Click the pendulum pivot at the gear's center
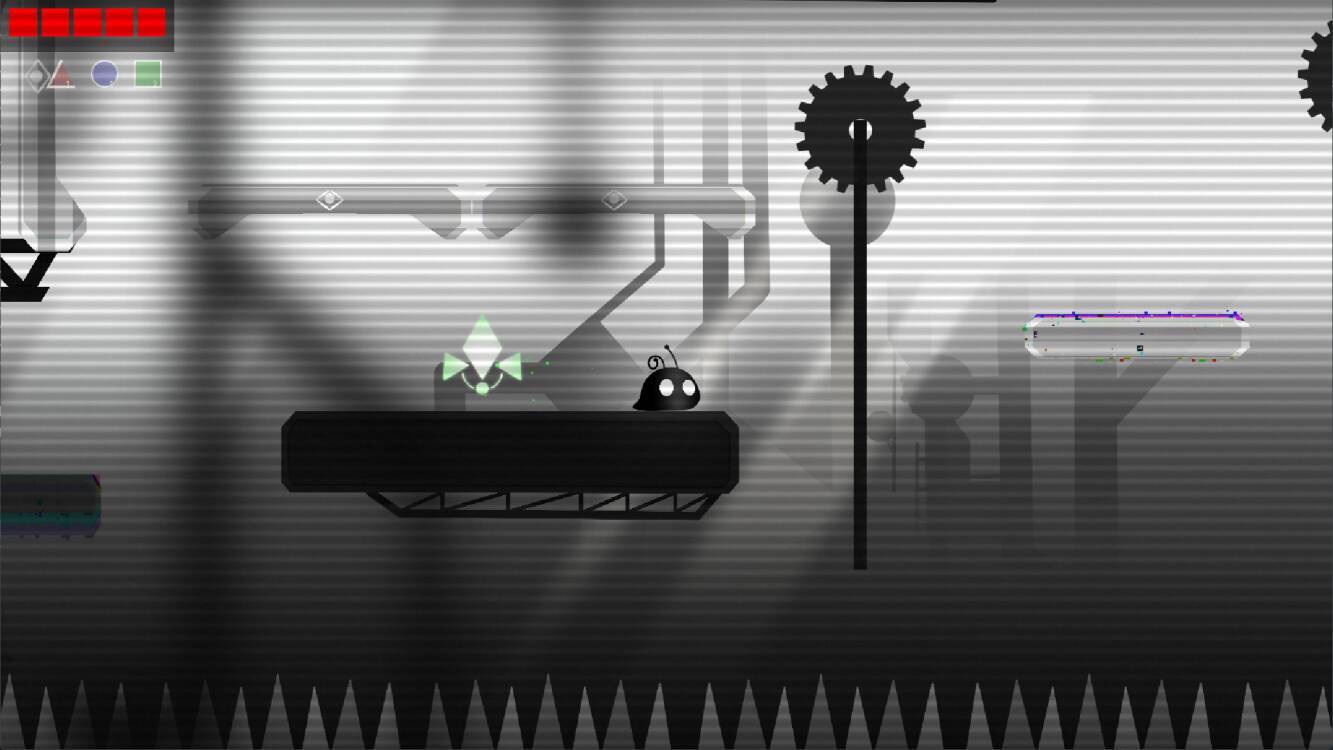 pos(860,128)
